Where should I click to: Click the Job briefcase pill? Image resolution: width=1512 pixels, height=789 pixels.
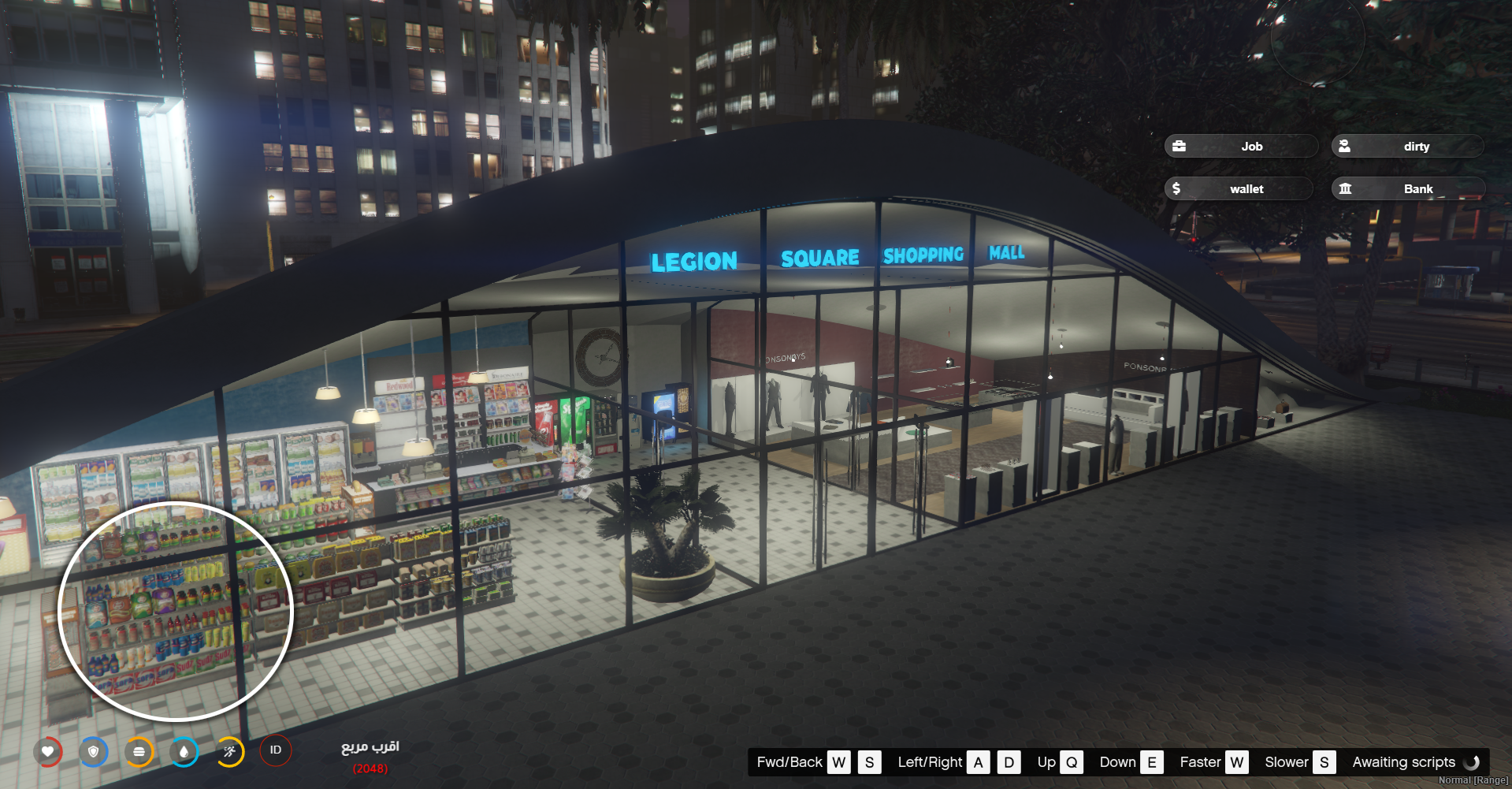[x=1240, y=146]
